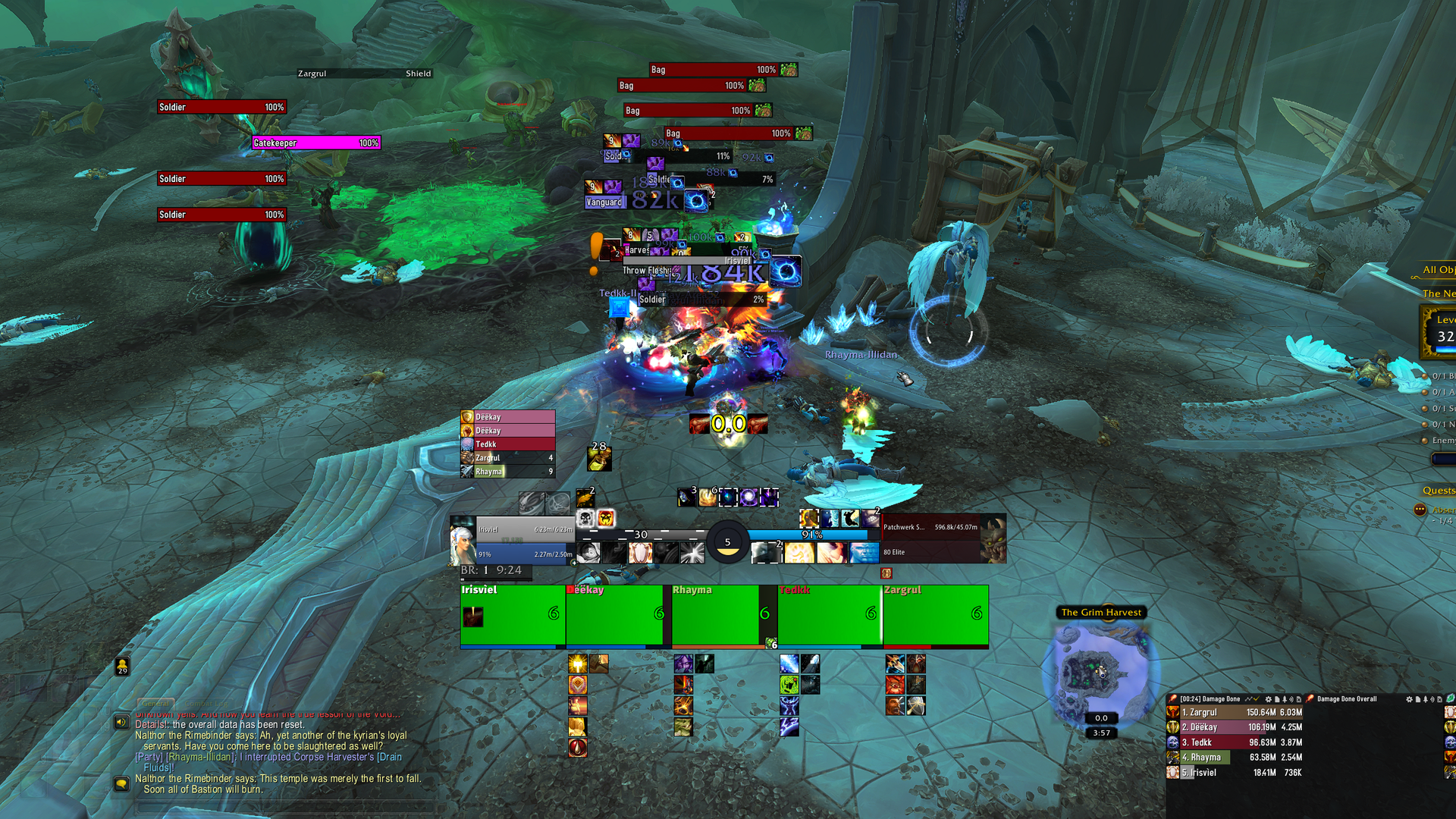The image size is (1456, 819).
Task: Select the Gatekeeper nameplate
Action: click(315, 143)
